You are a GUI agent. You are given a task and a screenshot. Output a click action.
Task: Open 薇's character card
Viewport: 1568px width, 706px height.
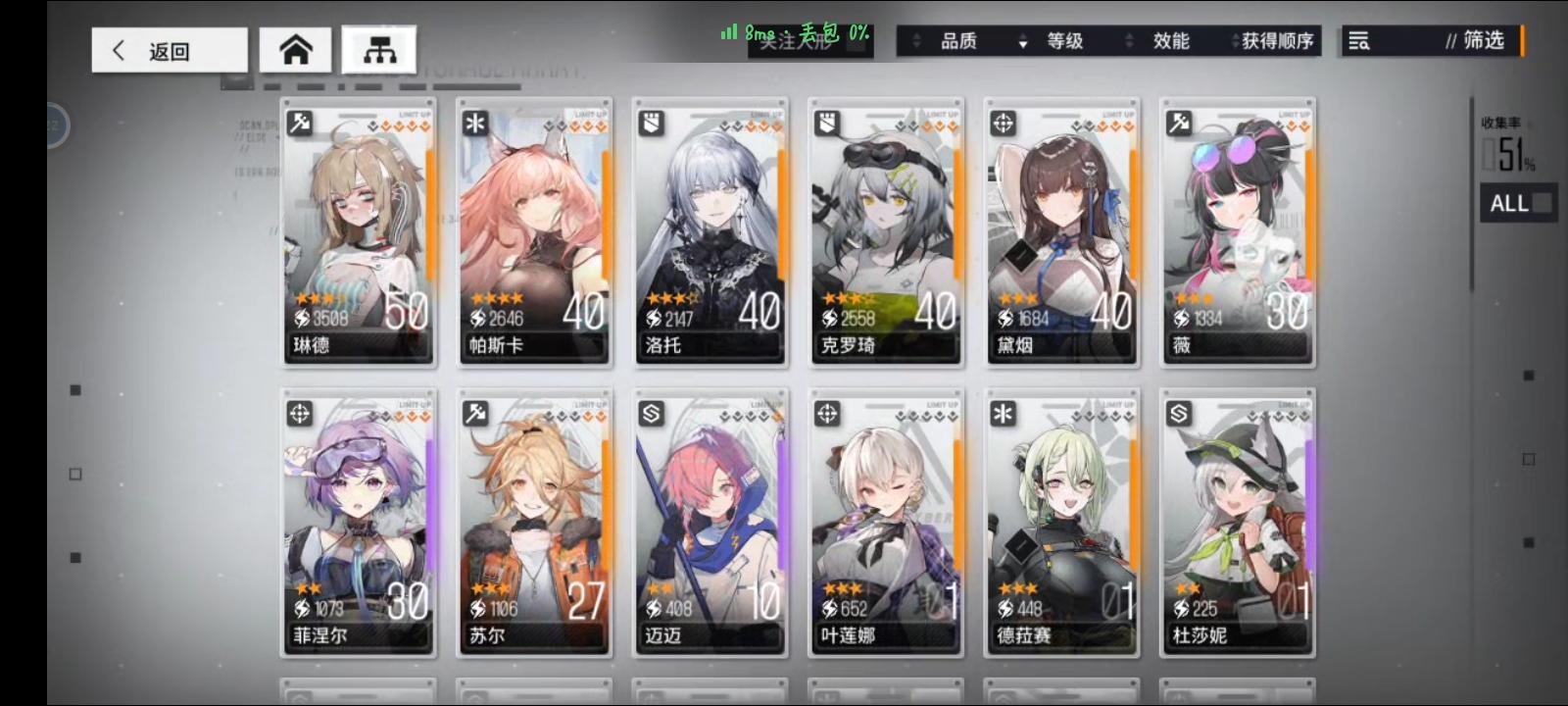[x=1238, y=233]
